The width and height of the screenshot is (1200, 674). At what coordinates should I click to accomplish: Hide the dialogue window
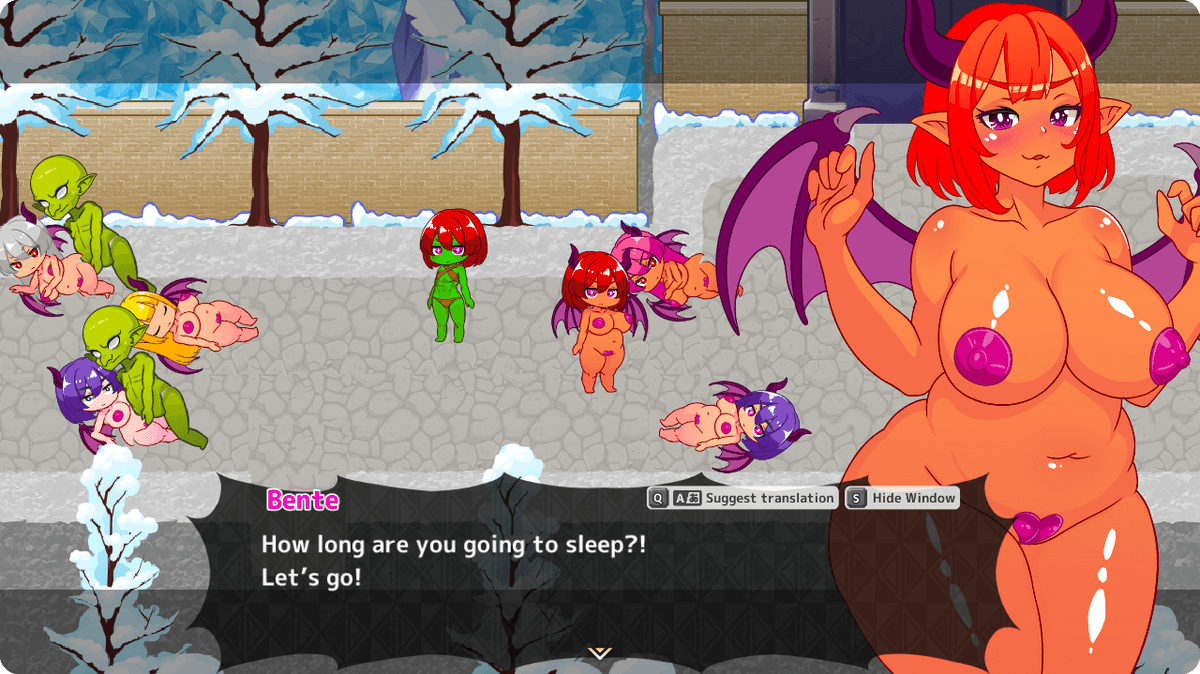click(x=903, y=498)
